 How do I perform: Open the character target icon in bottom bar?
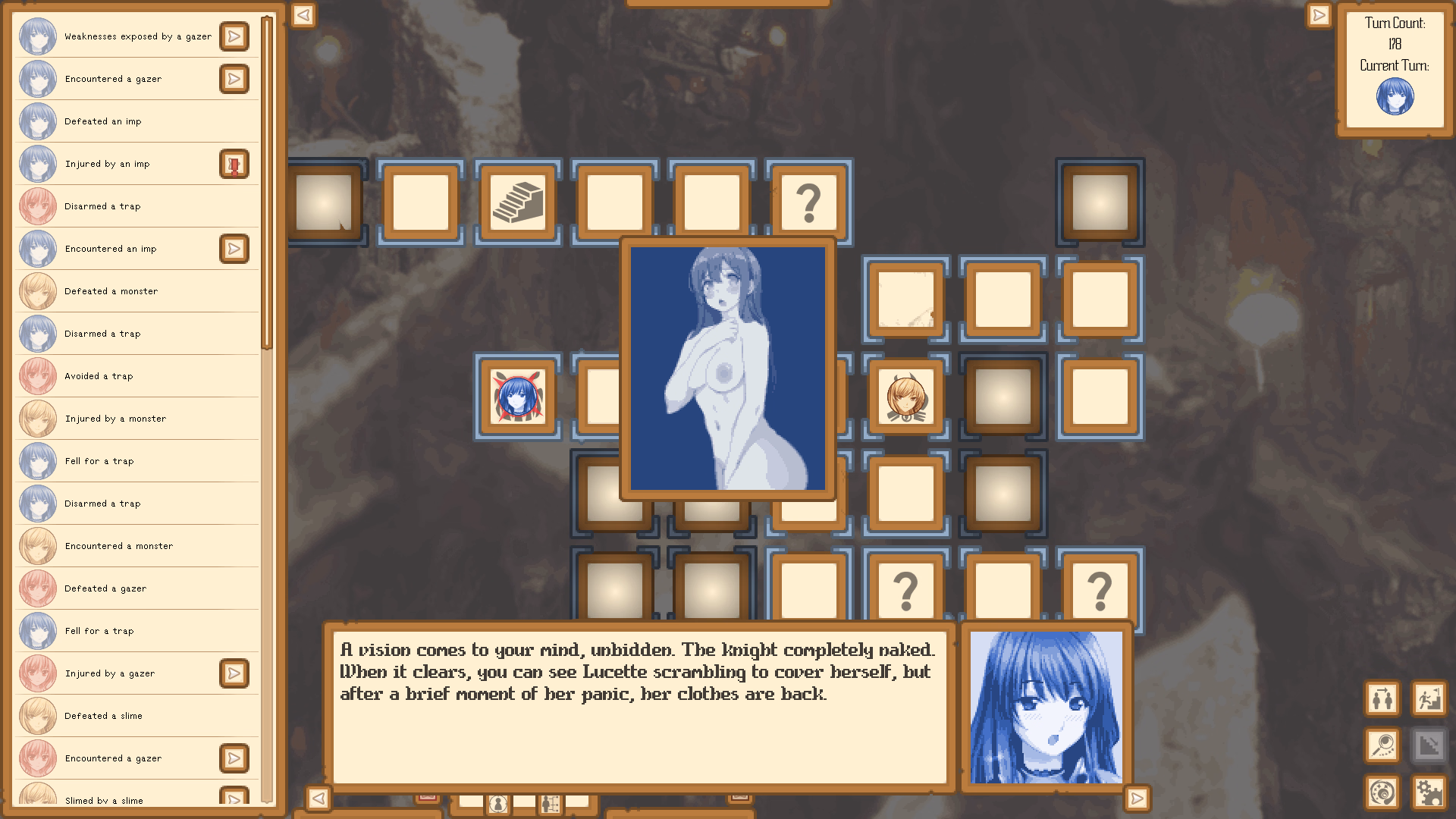click(x=497, y=803)
